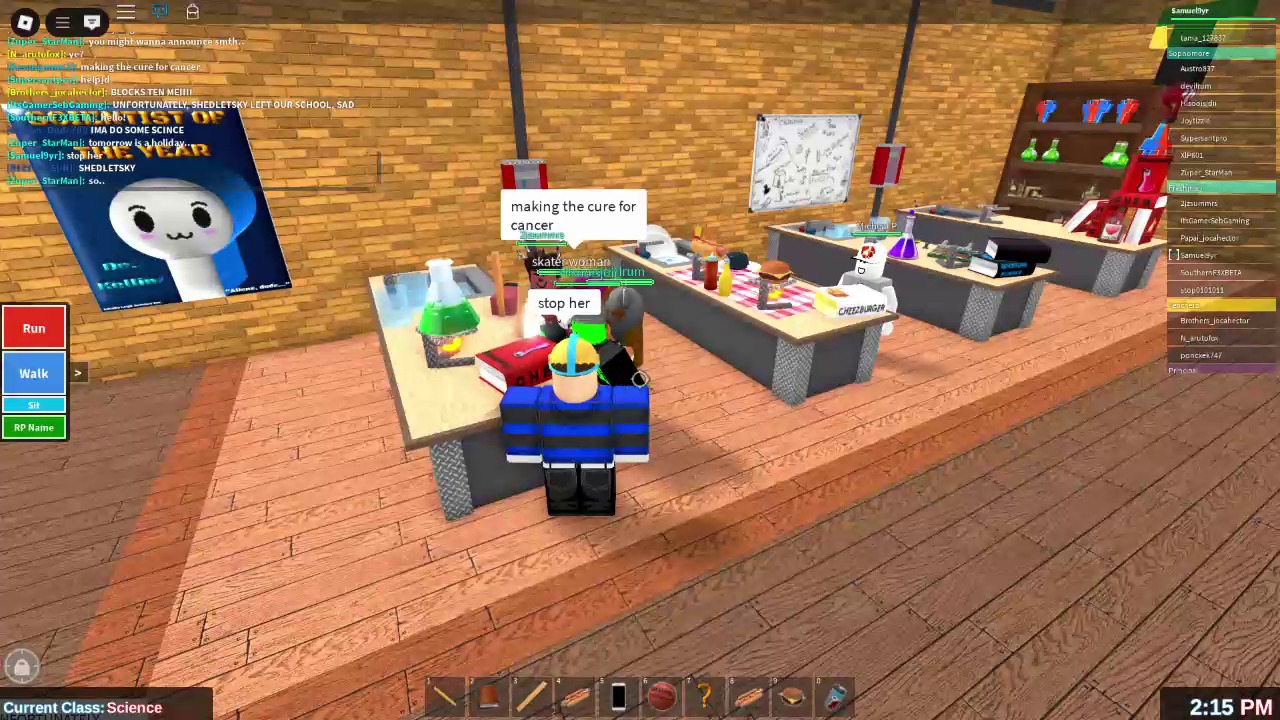Expand Walk speed options with the arrow

pyautogui.click(x=77, y=373)
